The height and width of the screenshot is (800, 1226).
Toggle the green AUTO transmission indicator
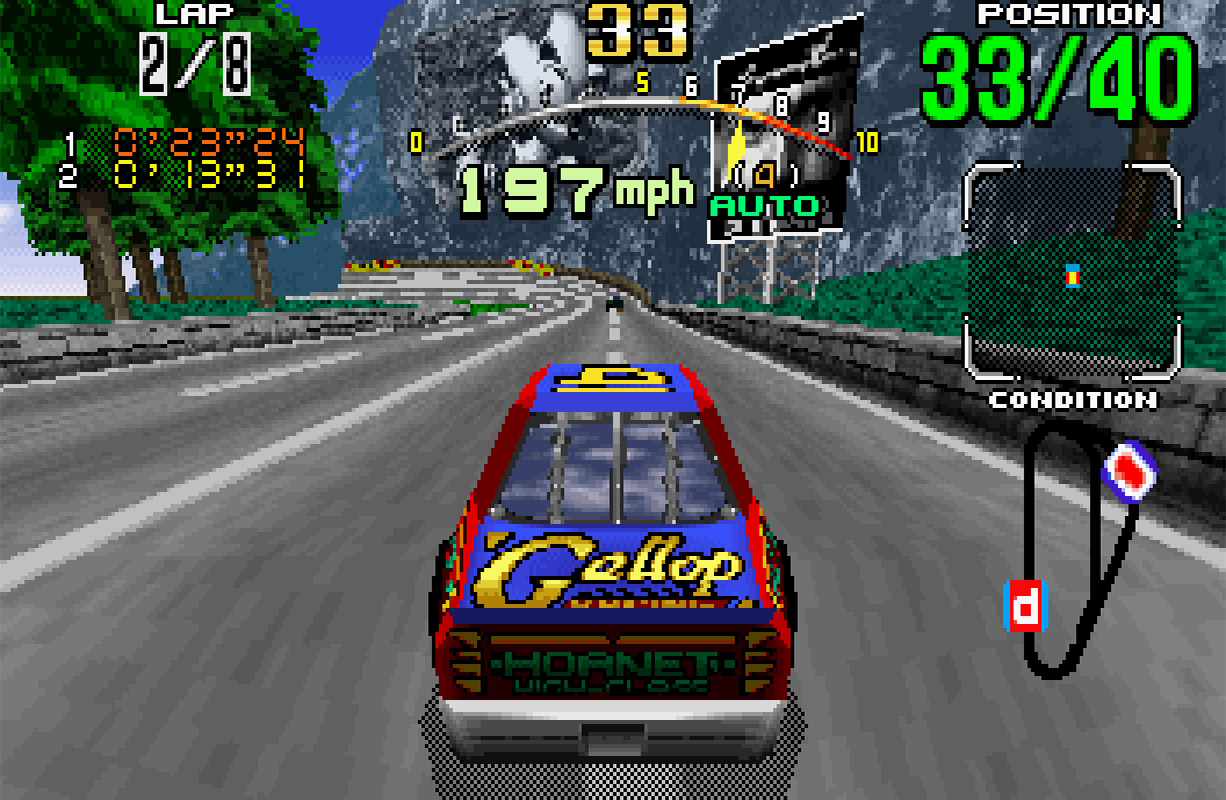click(765, 207)
